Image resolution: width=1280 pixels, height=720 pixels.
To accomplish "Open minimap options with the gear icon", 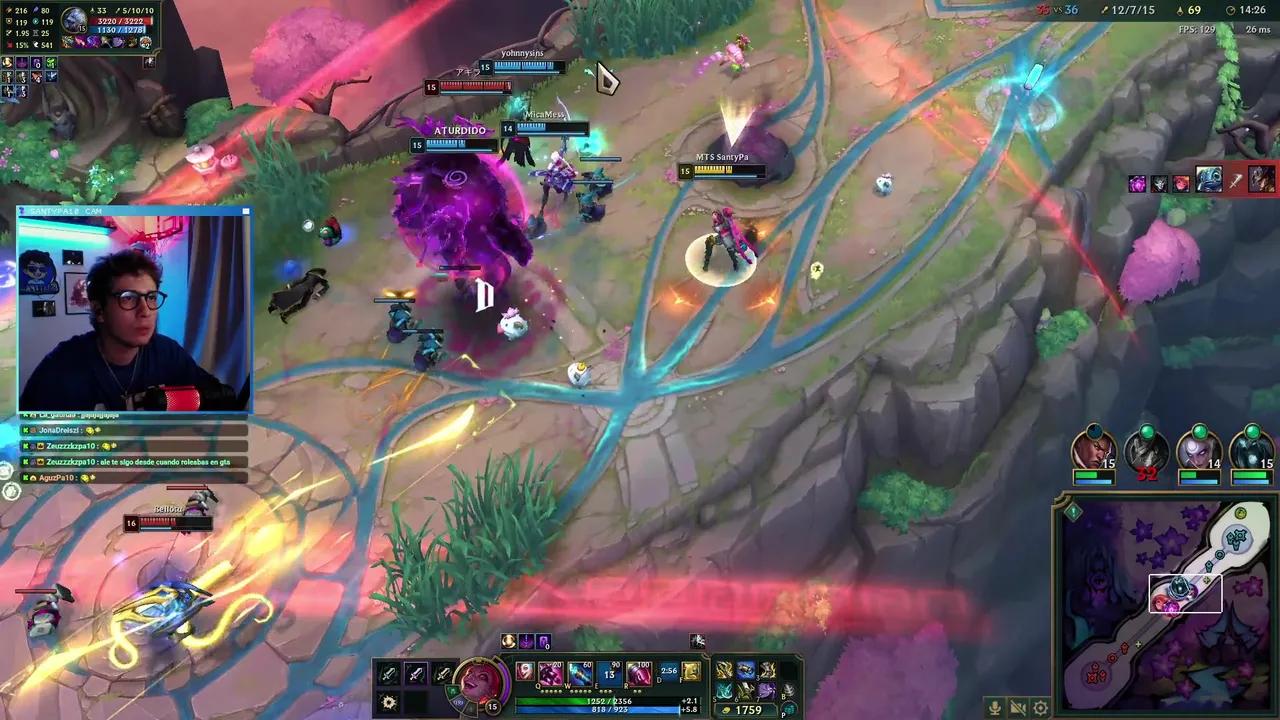I will point(1040,707).
